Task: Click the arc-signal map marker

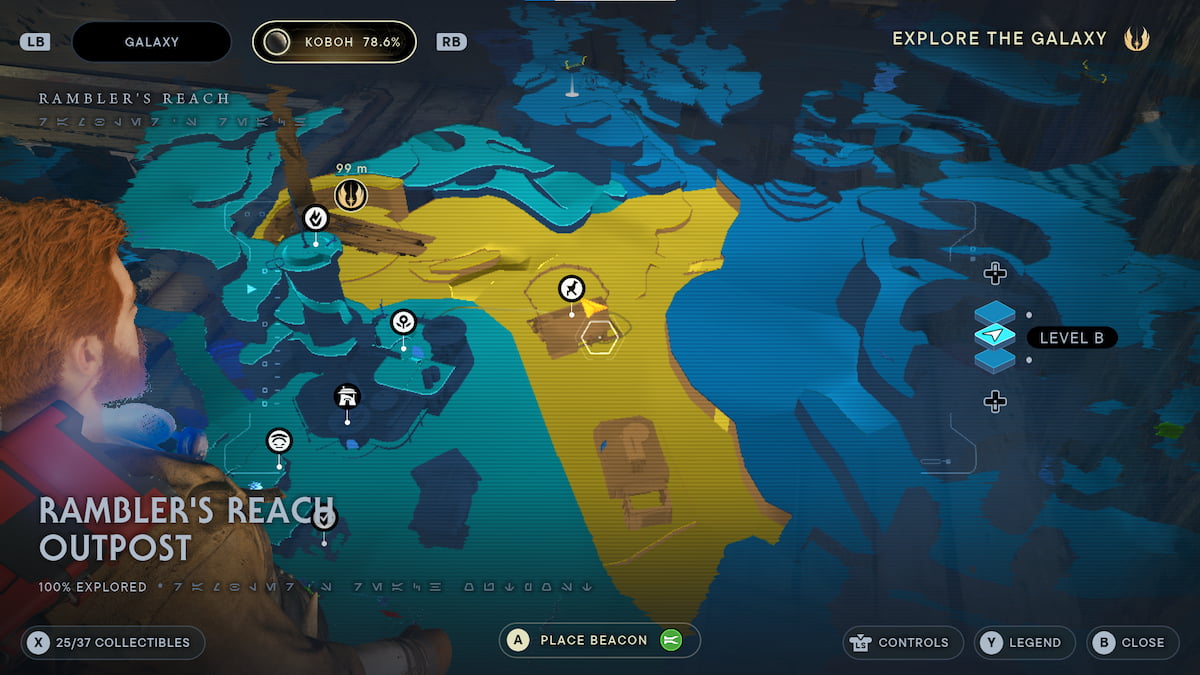Action: click(279, 440)
